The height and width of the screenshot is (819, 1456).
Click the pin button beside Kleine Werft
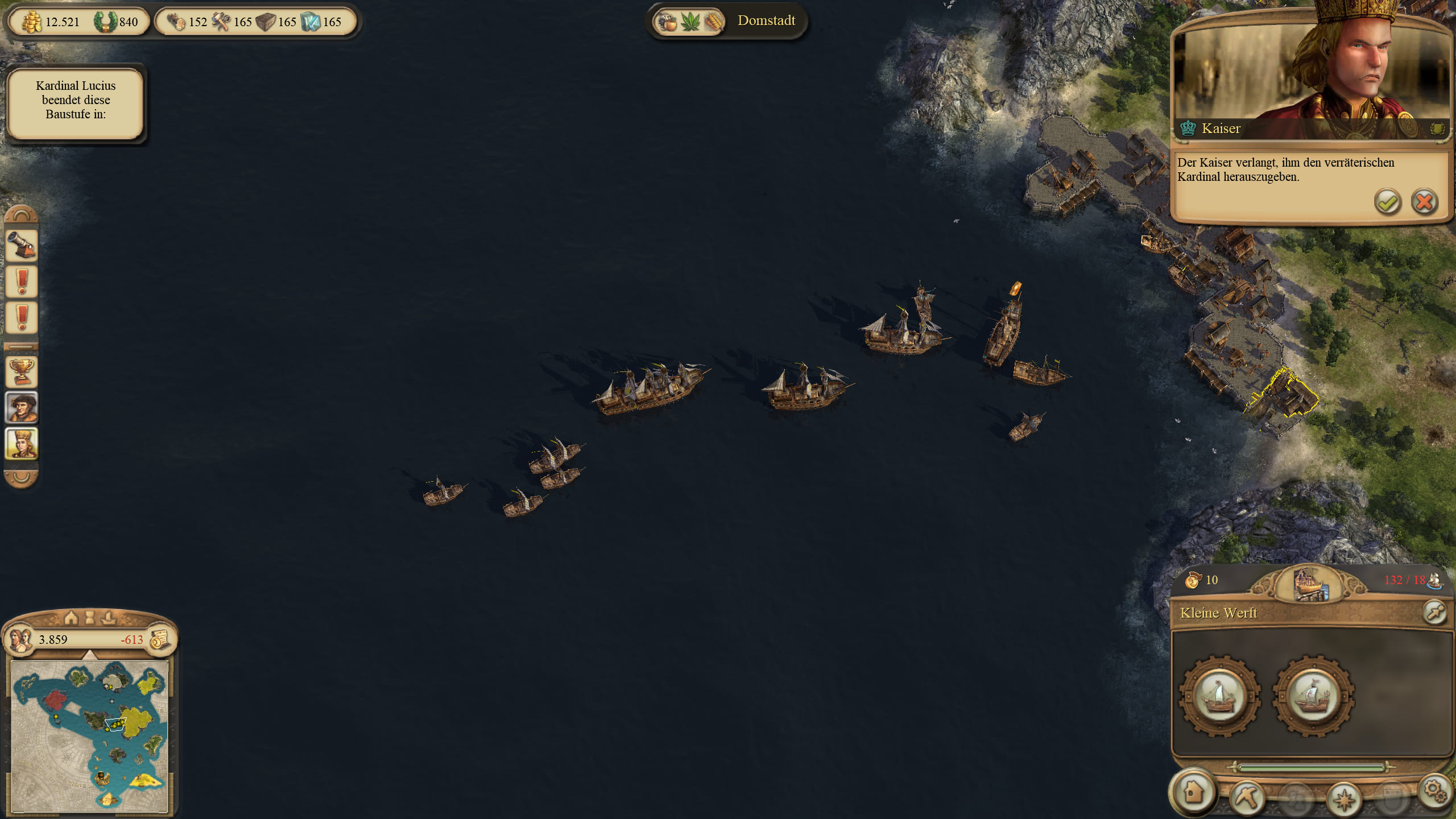click(x=1434, y=613)
